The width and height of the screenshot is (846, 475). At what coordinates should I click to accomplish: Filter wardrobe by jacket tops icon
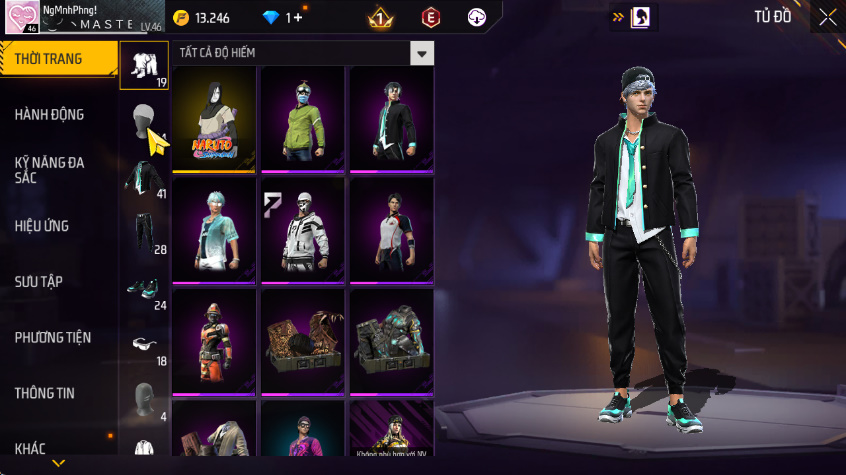point(144,178)
